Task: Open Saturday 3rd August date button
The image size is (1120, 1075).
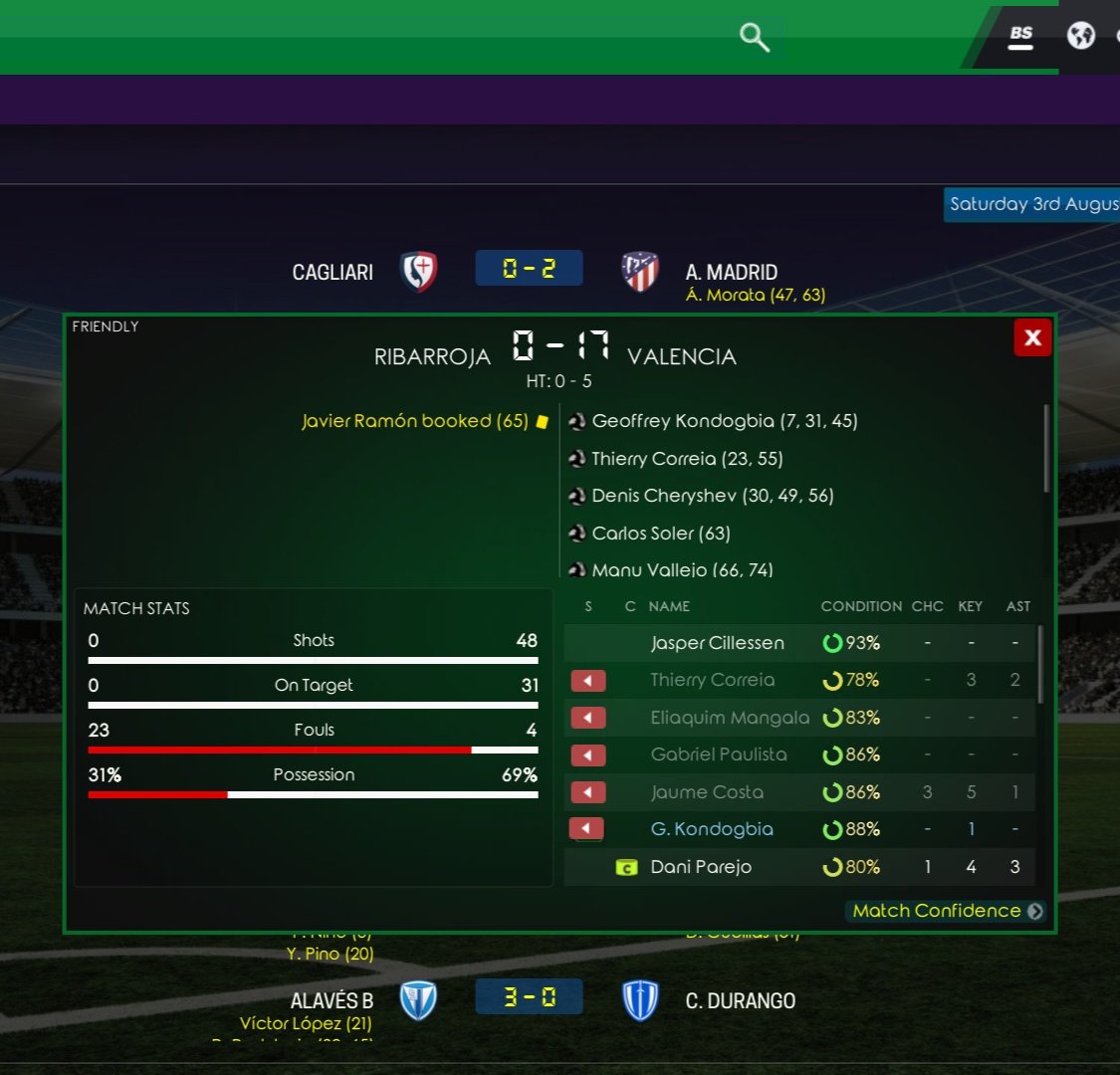Action: (x=1032, y=204)
